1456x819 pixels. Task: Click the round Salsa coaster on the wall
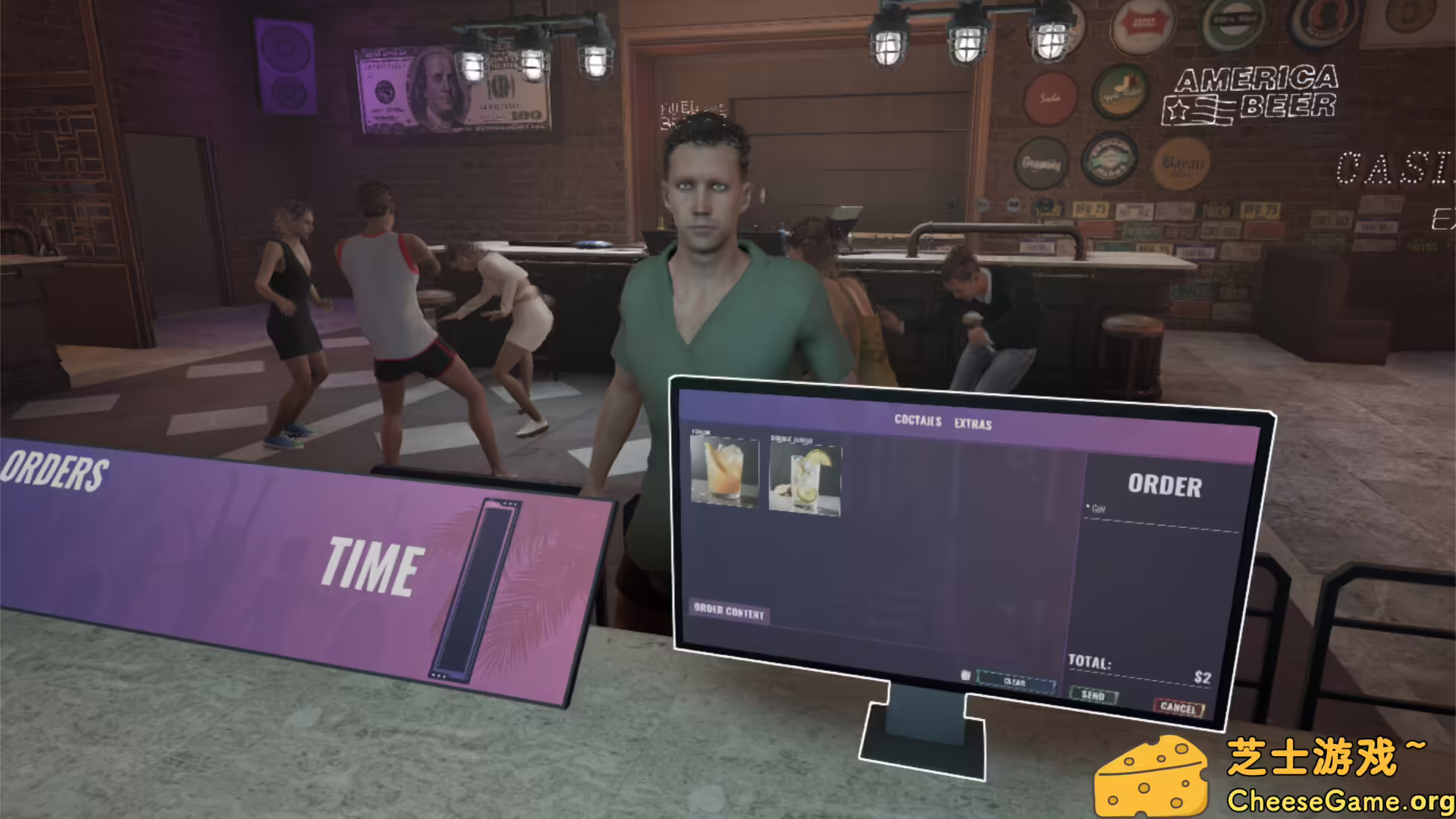[1049, 98]
